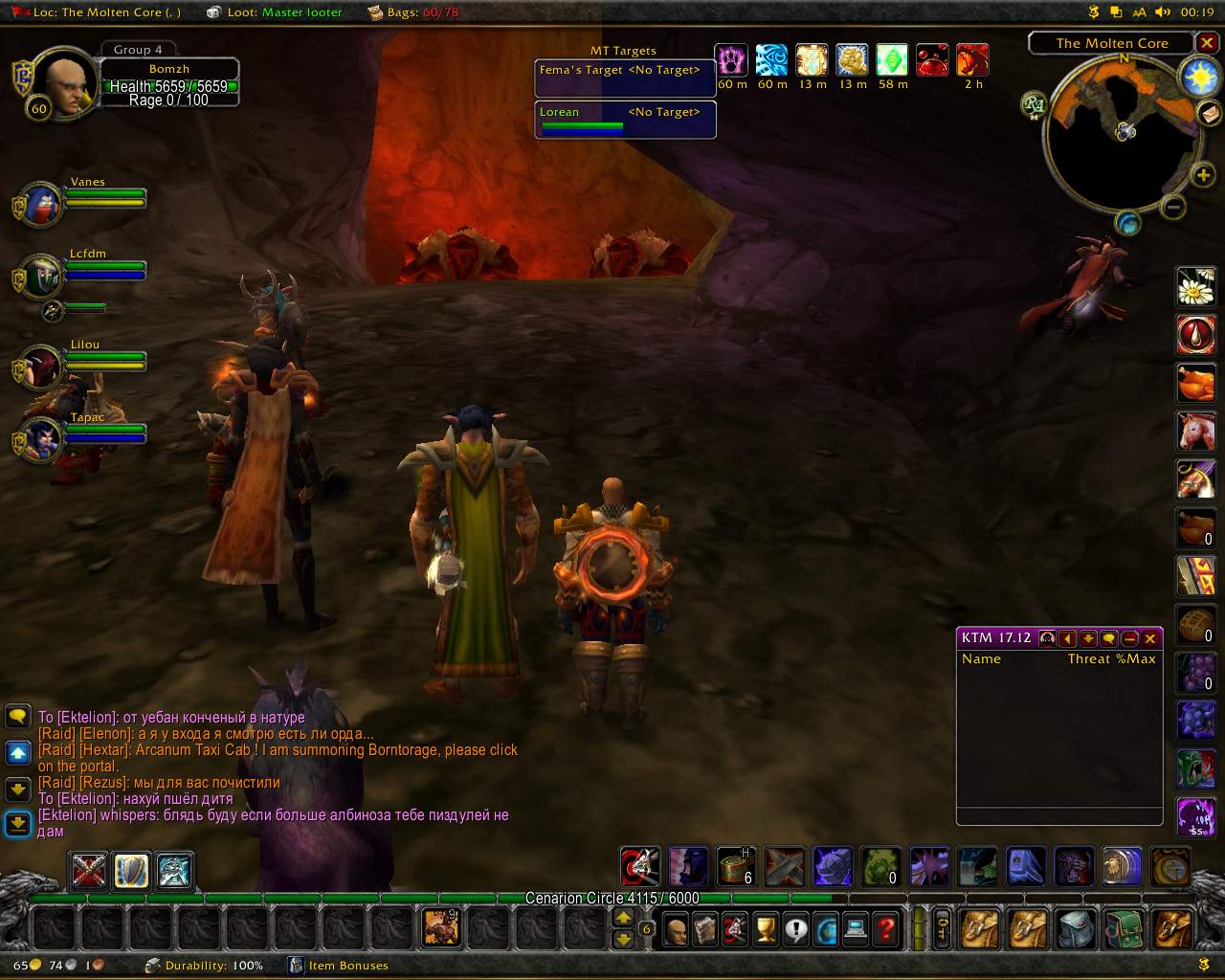Use the daisy flower item on side bar
The width and height of the screenshot is (1225, 980).
click(1195, 286)
